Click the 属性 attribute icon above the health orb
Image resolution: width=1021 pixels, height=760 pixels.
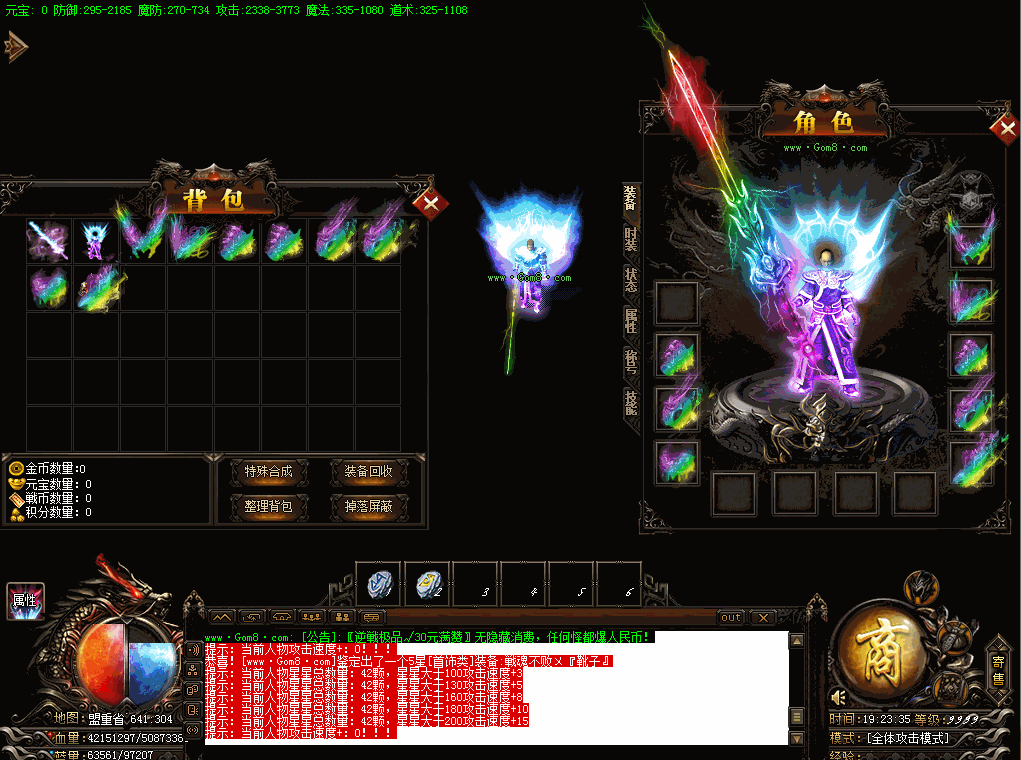pyautogui.click(x=25, y=600)
